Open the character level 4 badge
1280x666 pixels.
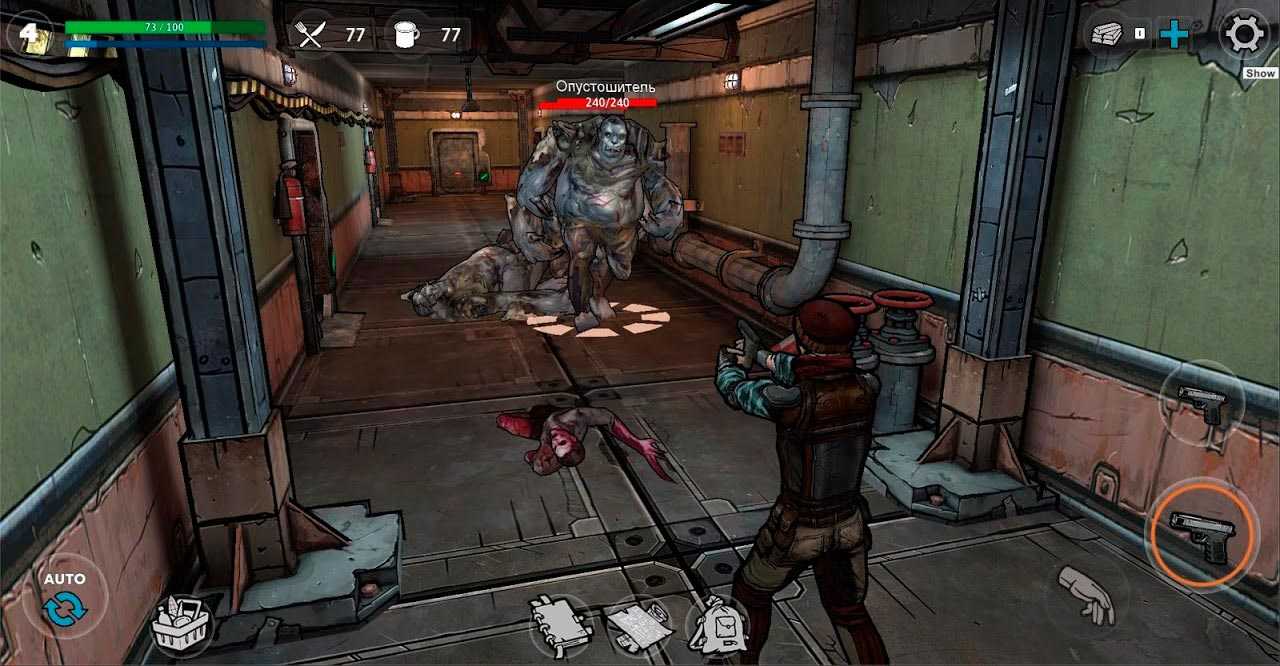[29, 35]
